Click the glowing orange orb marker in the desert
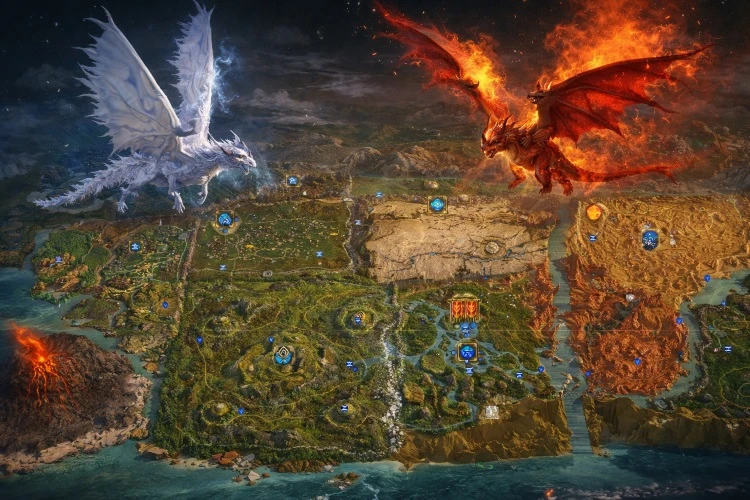The height and width of the screenshot is (500, 750). (594, 212)
